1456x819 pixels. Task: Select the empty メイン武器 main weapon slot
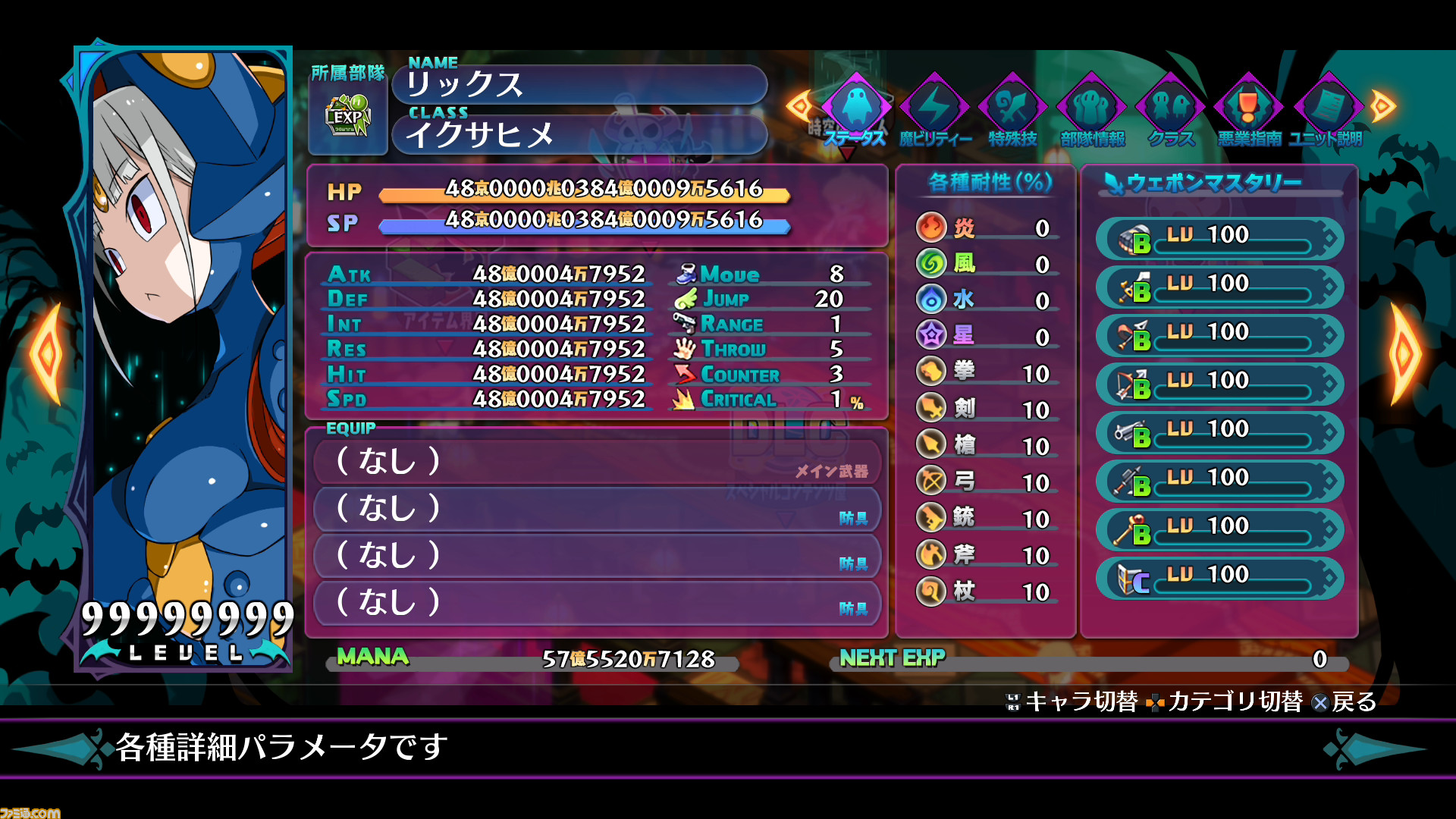pyautogui.click(x=598, y=461)
